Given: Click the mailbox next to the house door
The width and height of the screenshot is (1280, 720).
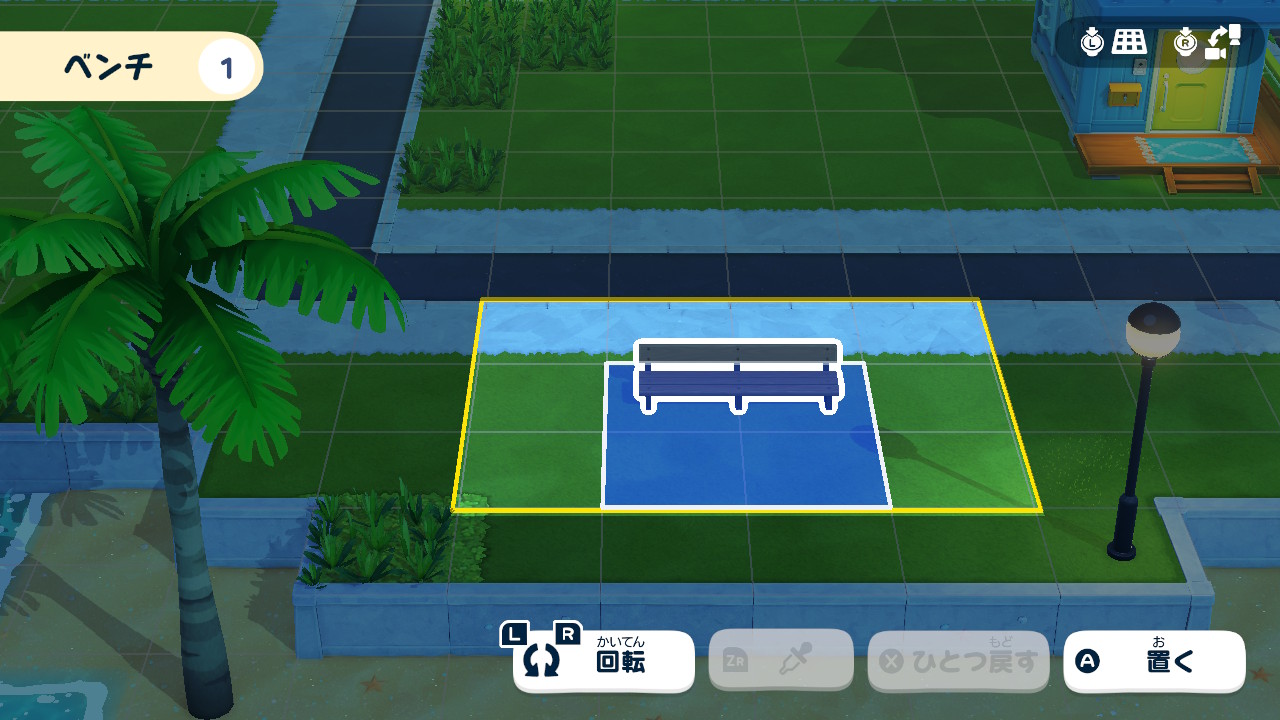Looking at the screenshot, I should pyautogui.click(x=1122, y=95).
